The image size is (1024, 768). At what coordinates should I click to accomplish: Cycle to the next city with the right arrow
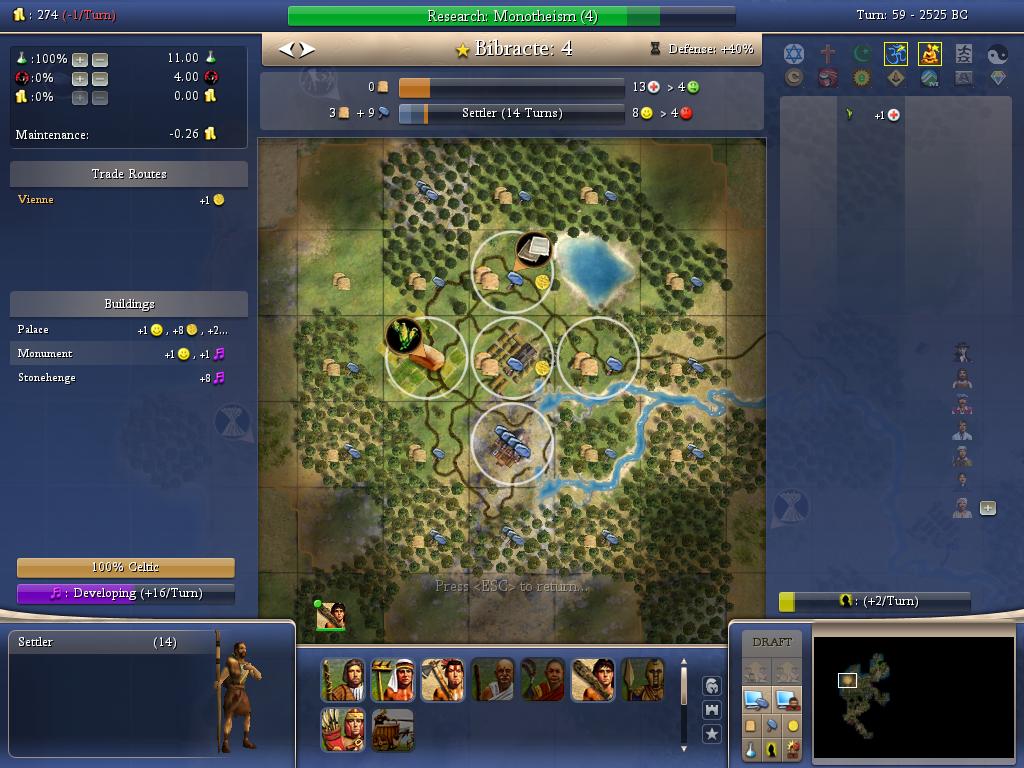tap(307, 49)
